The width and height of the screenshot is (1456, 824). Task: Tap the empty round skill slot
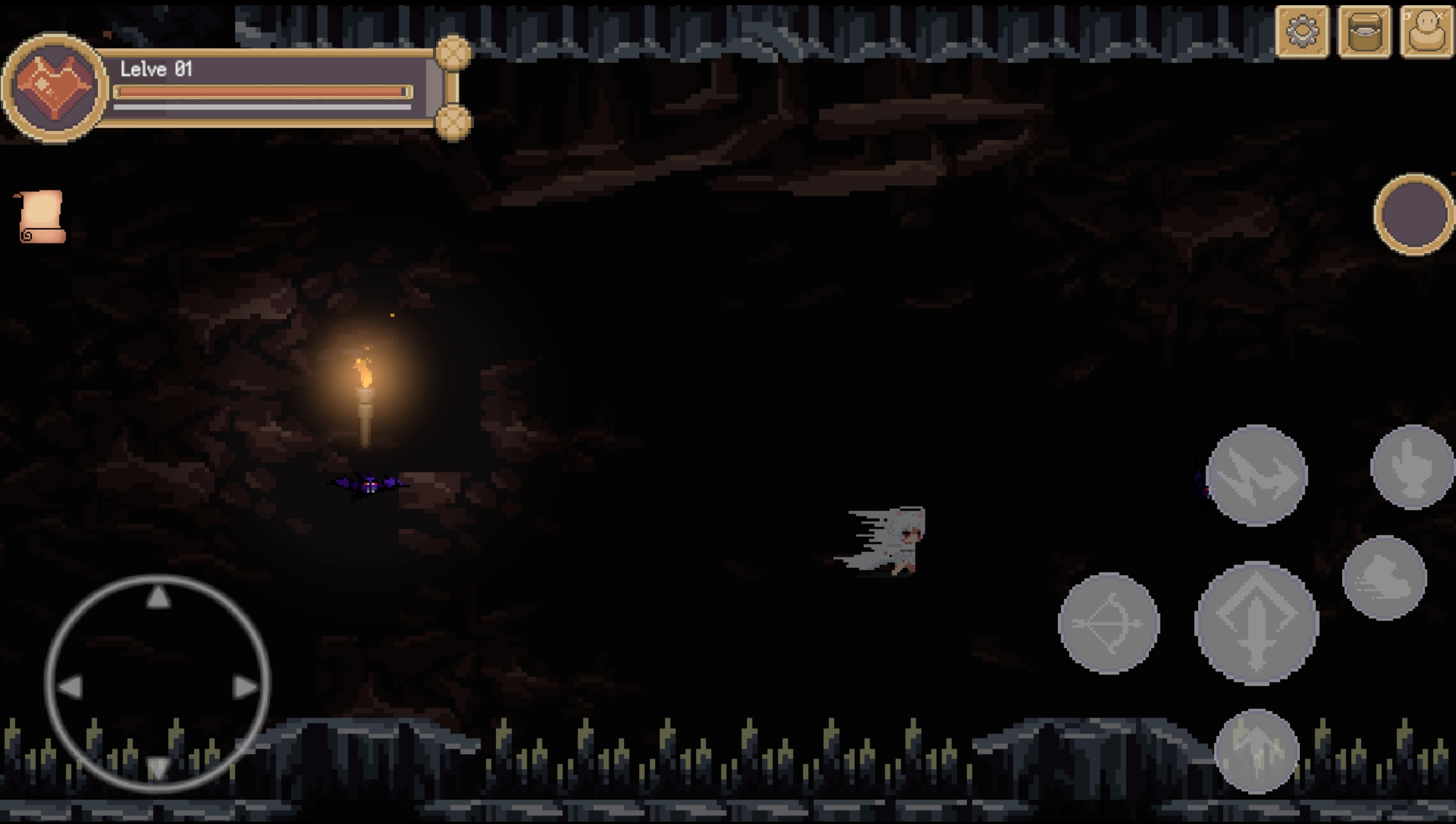click(1414, 214)
